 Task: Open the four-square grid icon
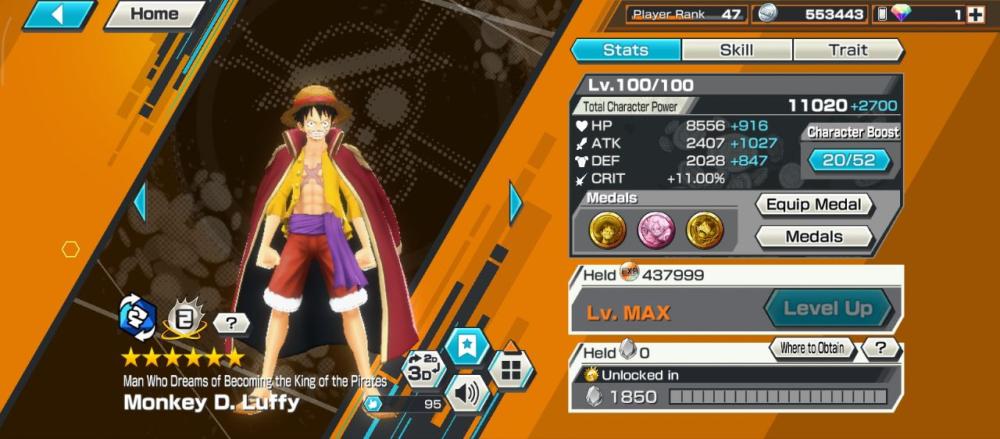tap(511, 369)
